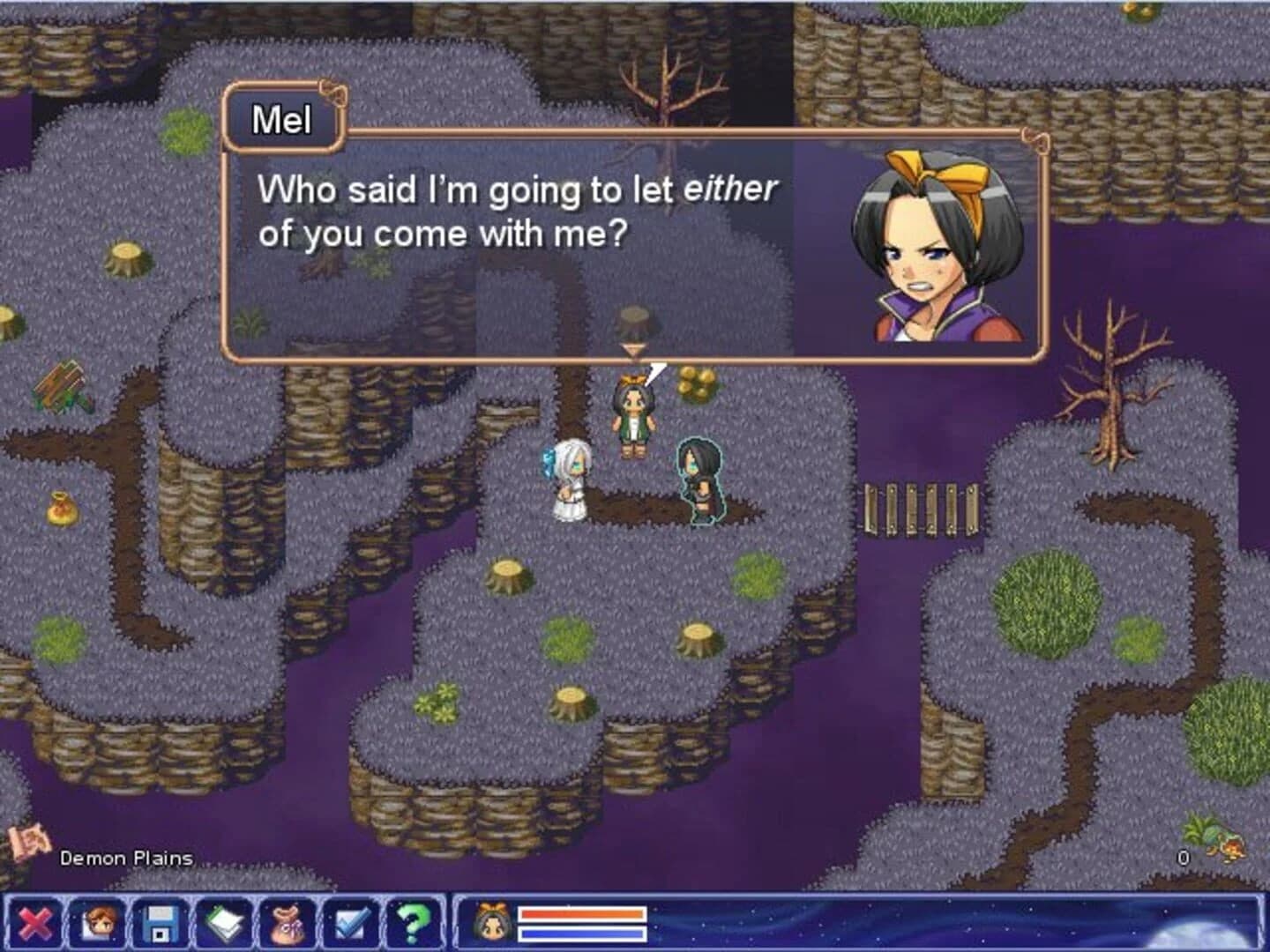Open the save game floppy disk icon
The image size is (1270, 952).
[x=161, y=922]
